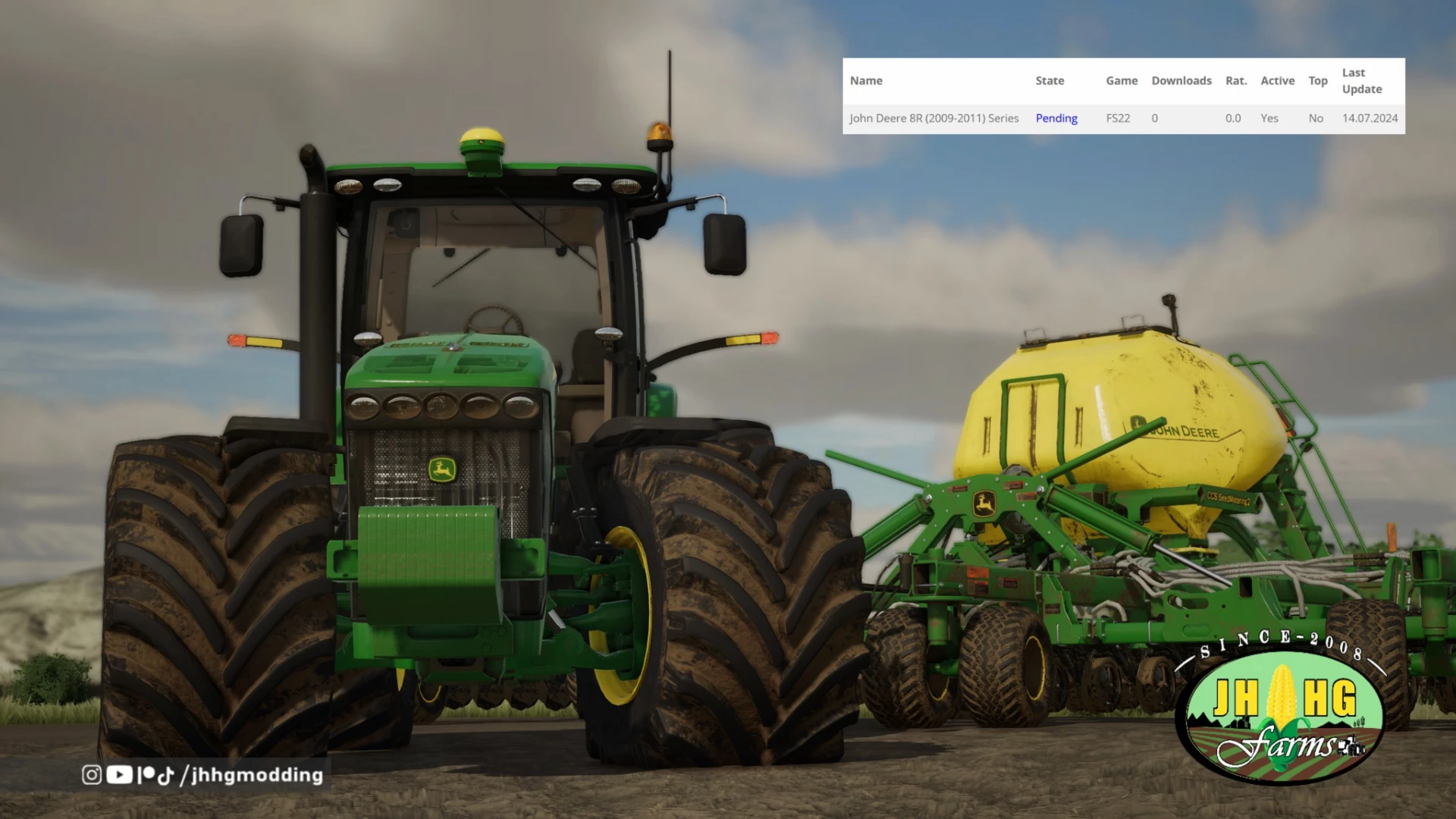The height and width of the screenshot is (819, 1456).
Task: Click the 0.0 rating value cell
Action: tap(1233, 118)
